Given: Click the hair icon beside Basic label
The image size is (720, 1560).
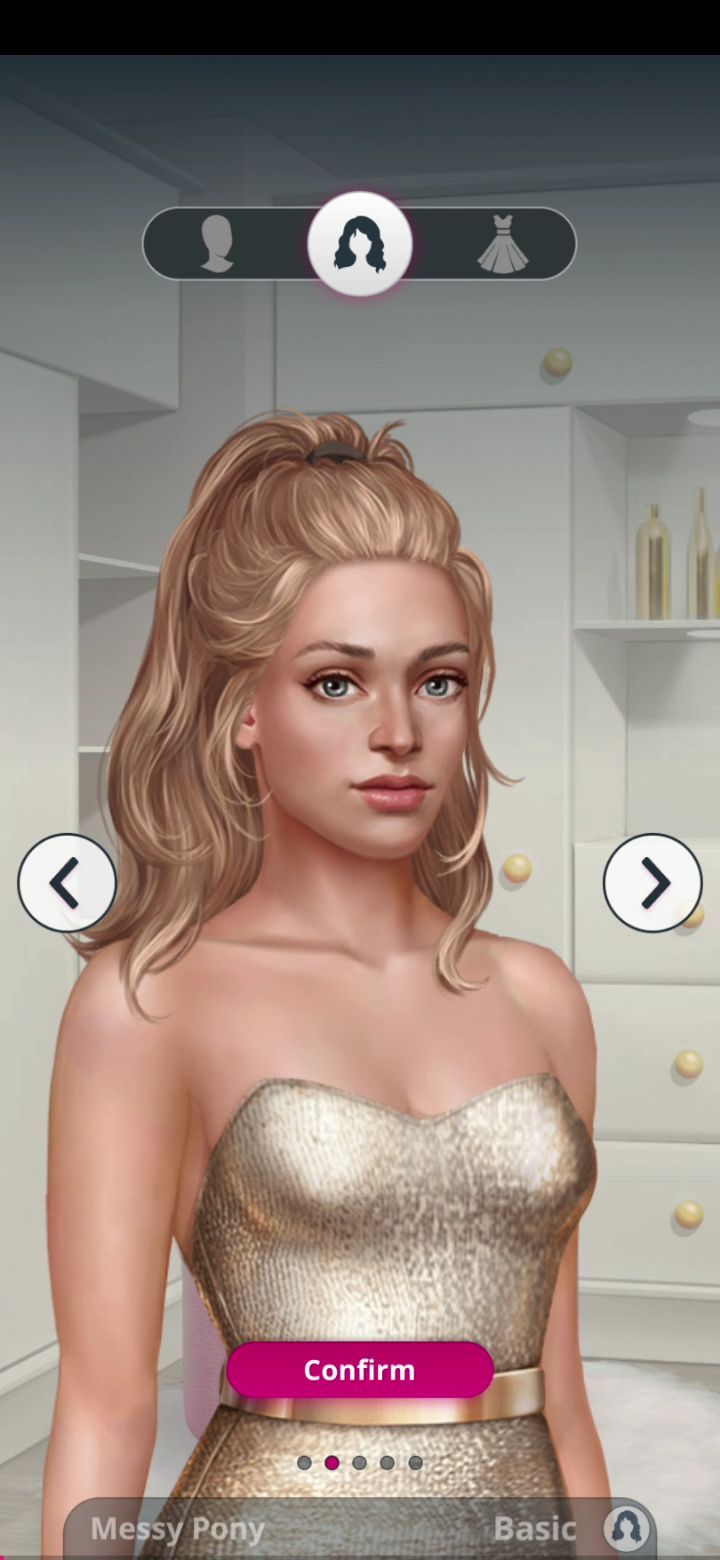Looking at the screenshot, I should click(x=627, y=1528).
